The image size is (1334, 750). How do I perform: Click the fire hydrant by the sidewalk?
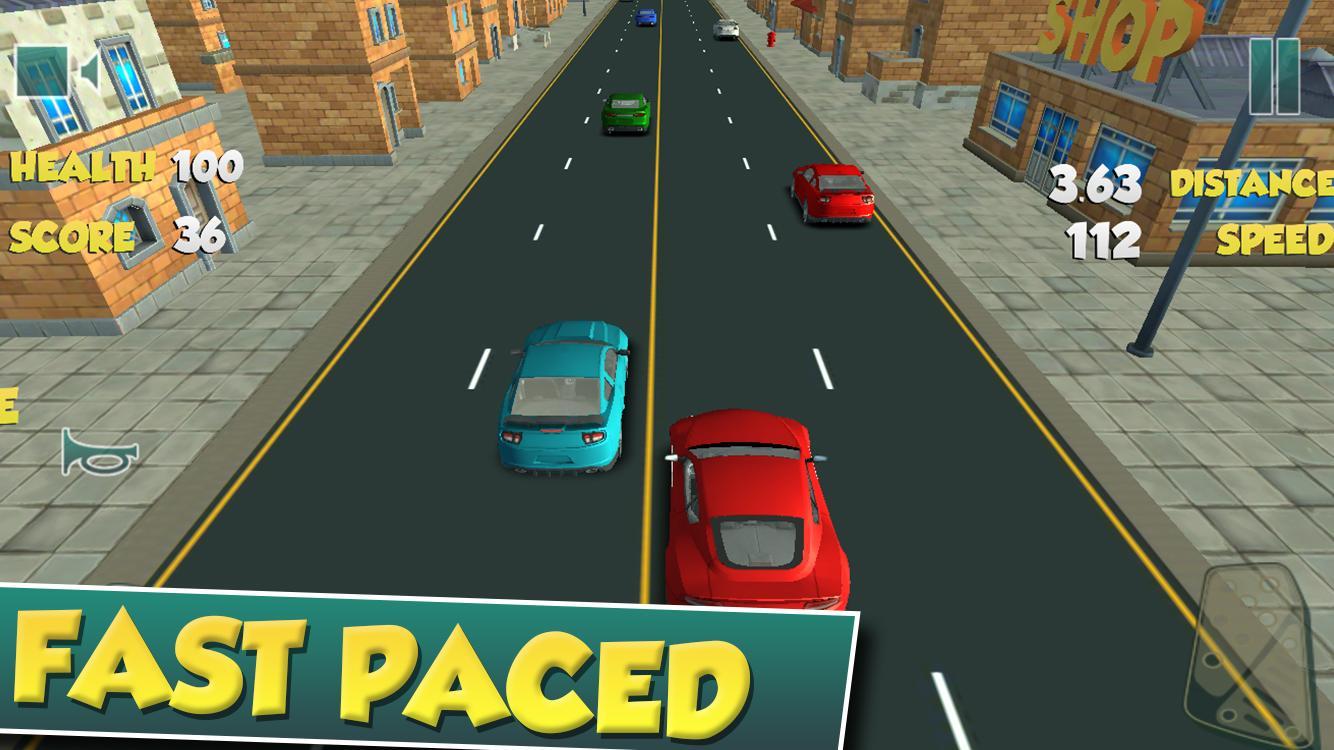(773, 38)
